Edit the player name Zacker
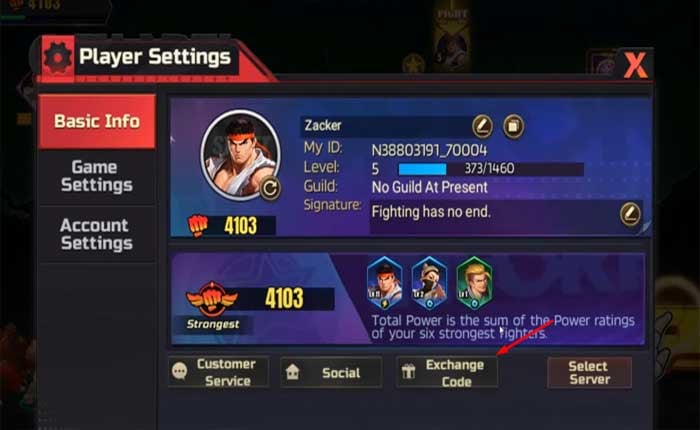The width and height of the screenshot is (700, 430). click(482, 126)
